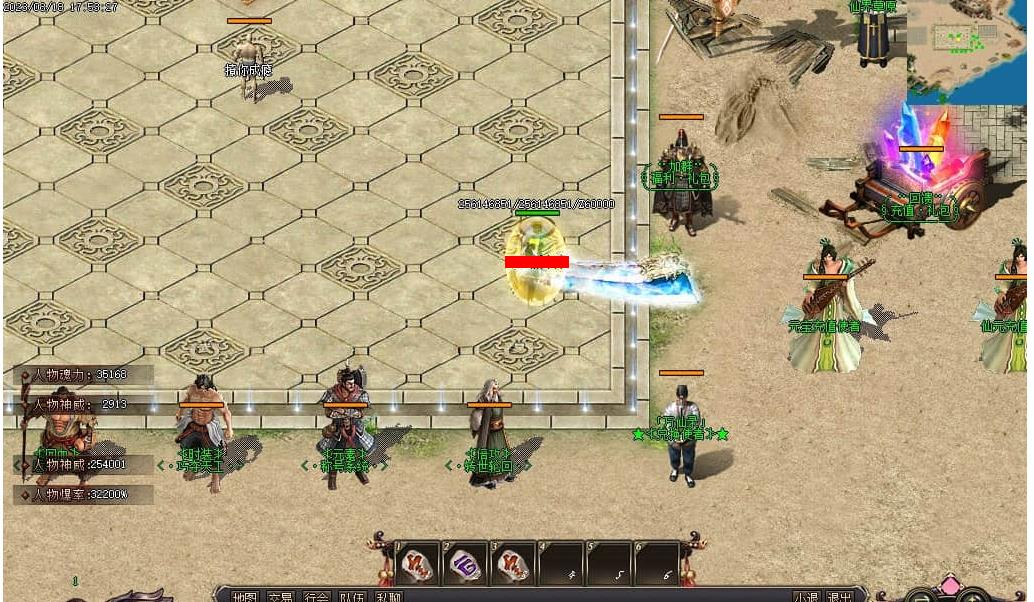Screen dimensions: 1034x602
Task: Use the purple scroll in hotbar slot 2
Action: pyautogui.click(x=465, y=564)
